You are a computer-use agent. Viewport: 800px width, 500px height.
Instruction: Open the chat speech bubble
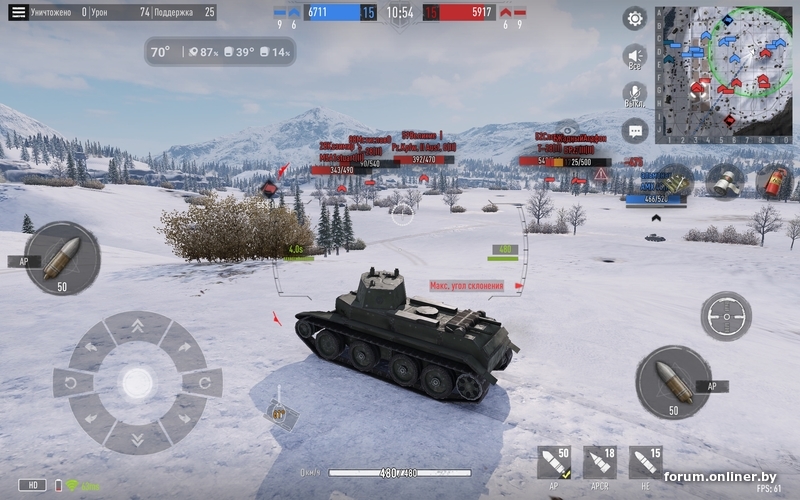[x=634, y=131]
